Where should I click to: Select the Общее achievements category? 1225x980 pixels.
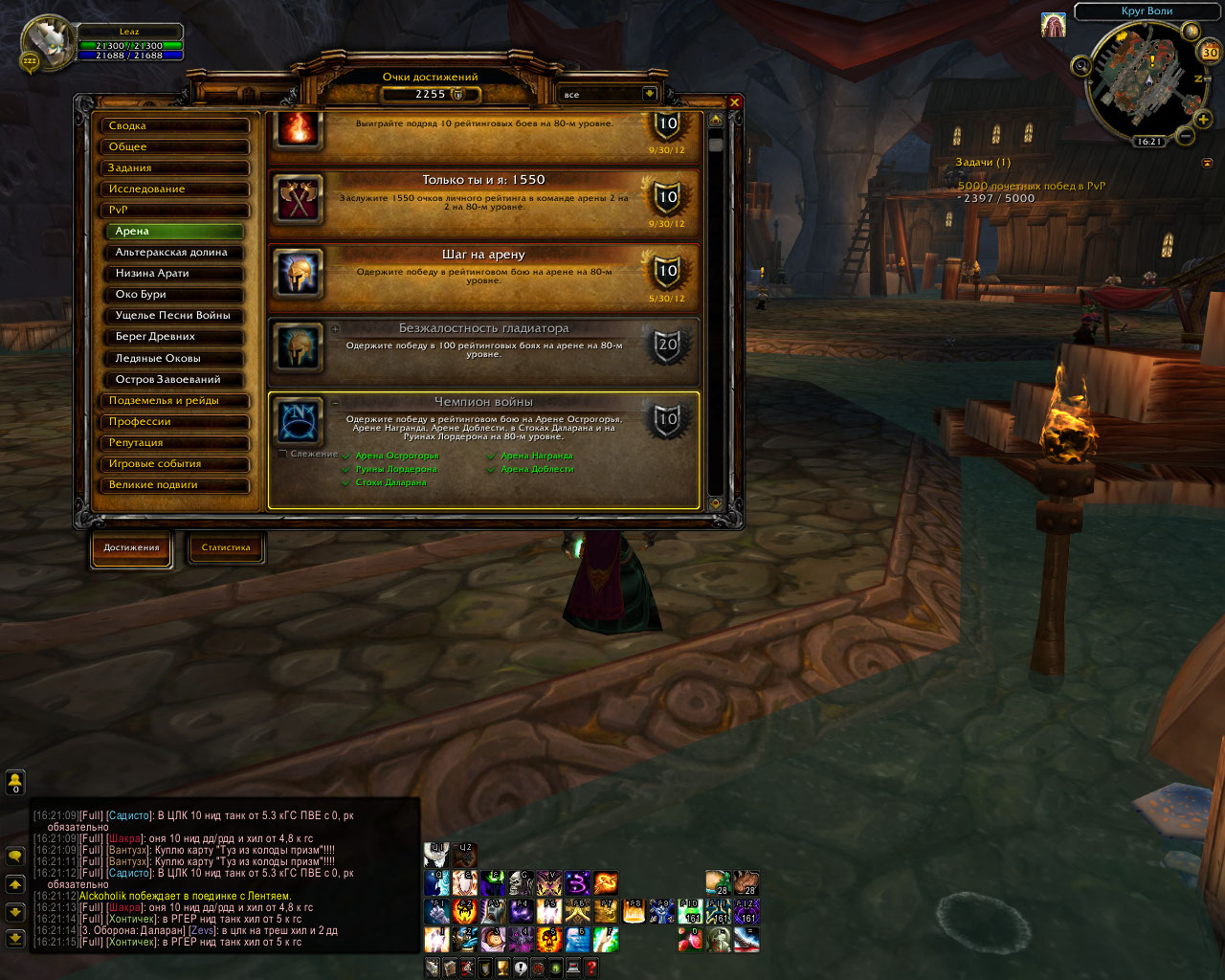pyautogui.click(x=175, y=146)
